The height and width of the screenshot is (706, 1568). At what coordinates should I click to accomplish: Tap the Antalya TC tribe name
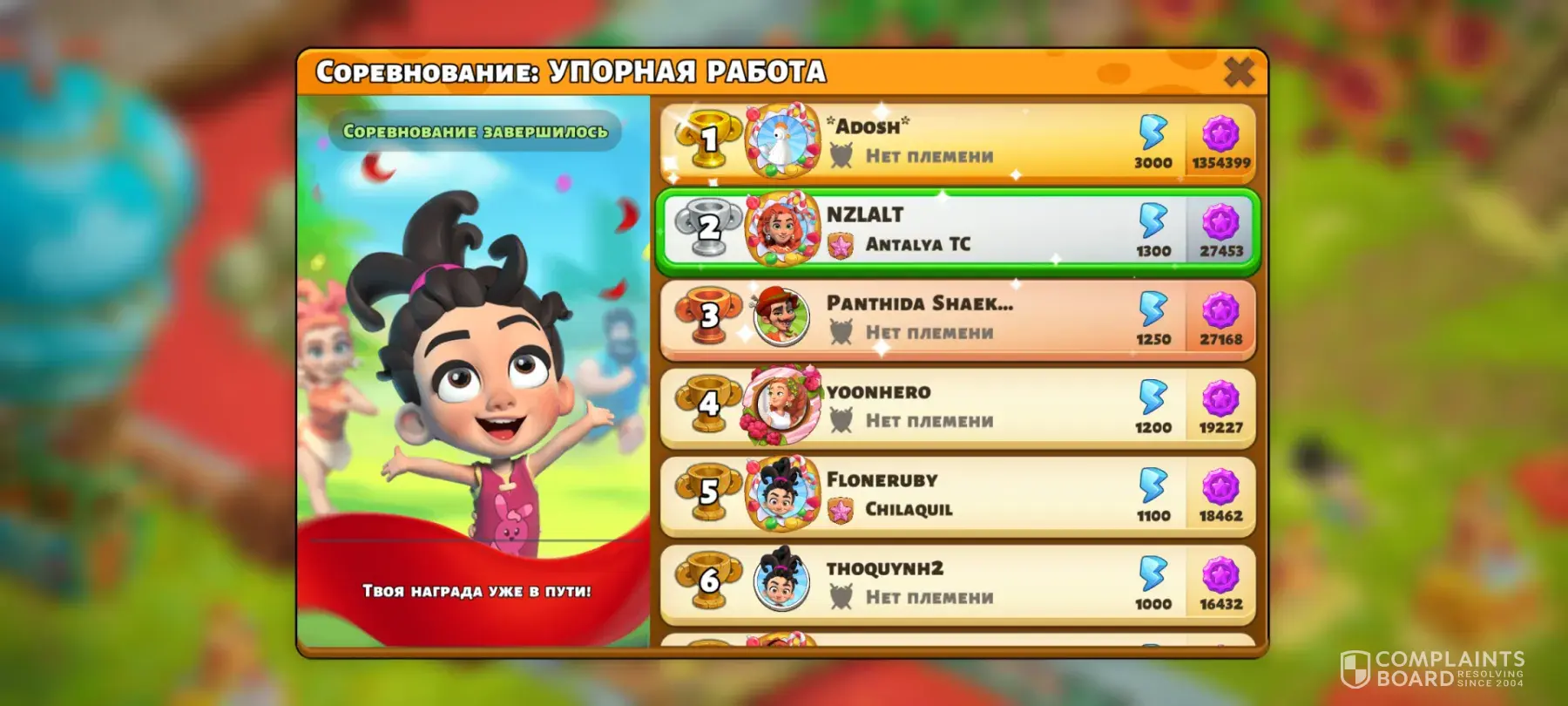917,245
